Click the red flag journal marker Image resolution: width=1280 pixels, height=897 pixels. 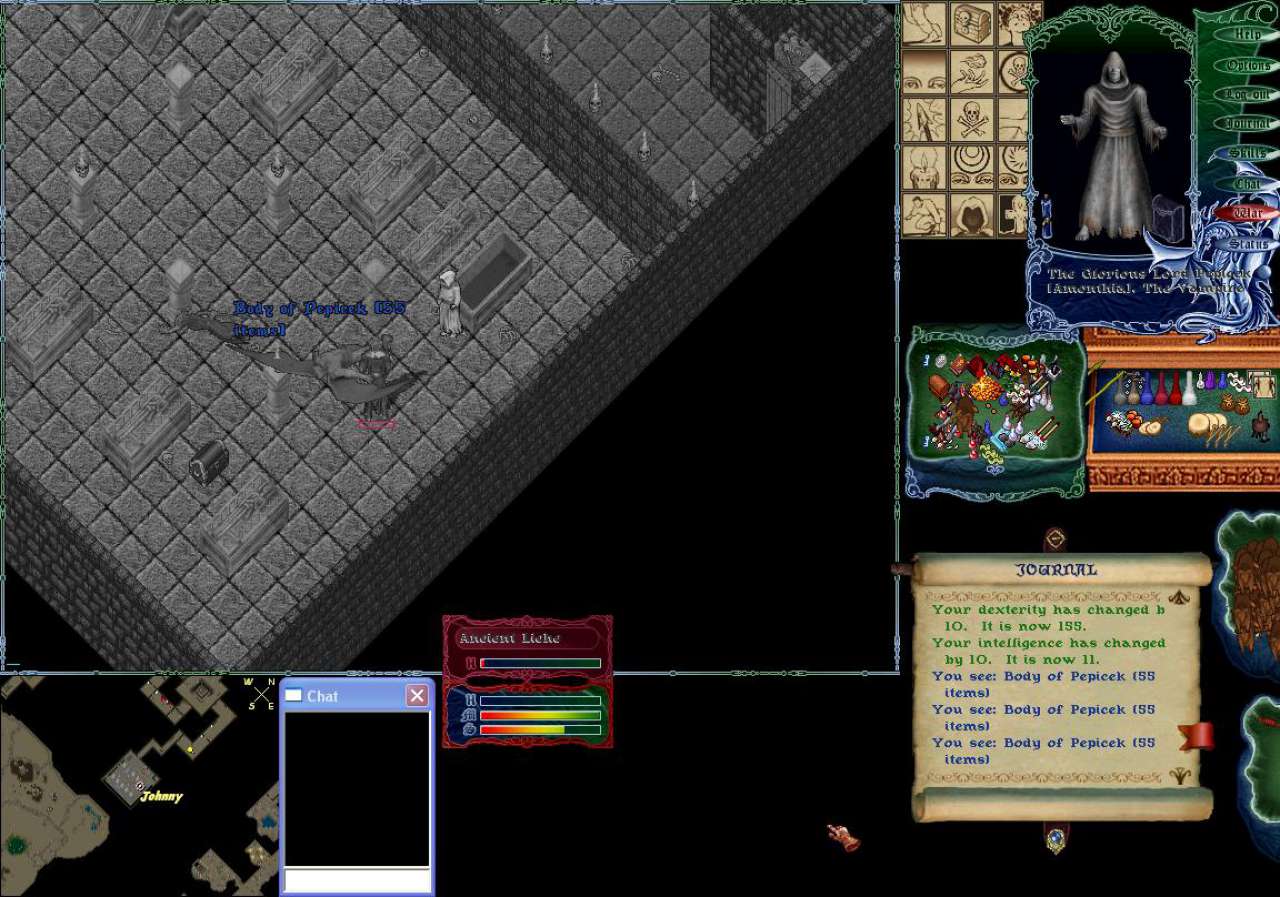[x=1195, y=736]
